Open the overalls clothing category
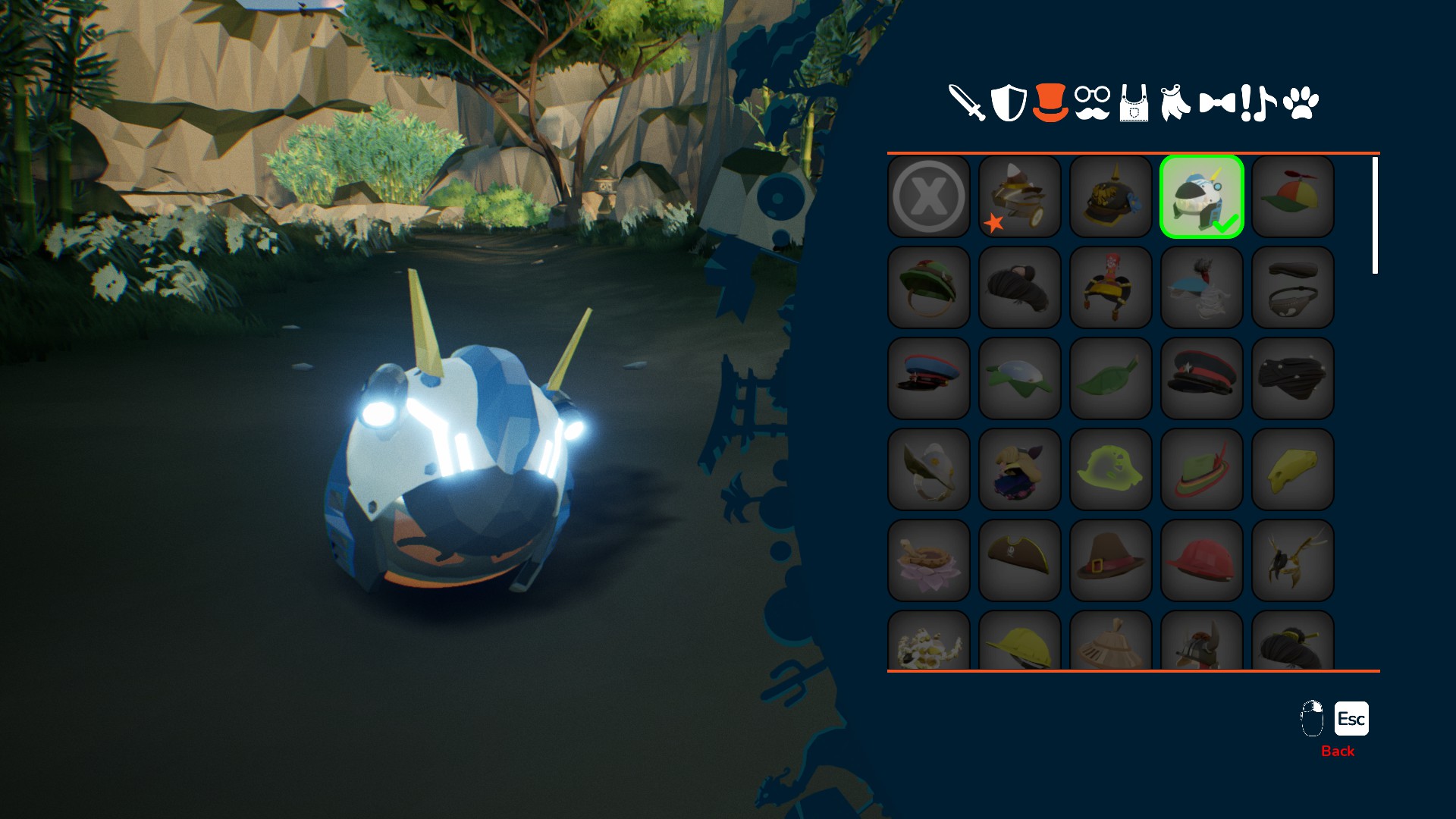Viewport: 1456px width, 819px height. click(x=1134, y=104)
